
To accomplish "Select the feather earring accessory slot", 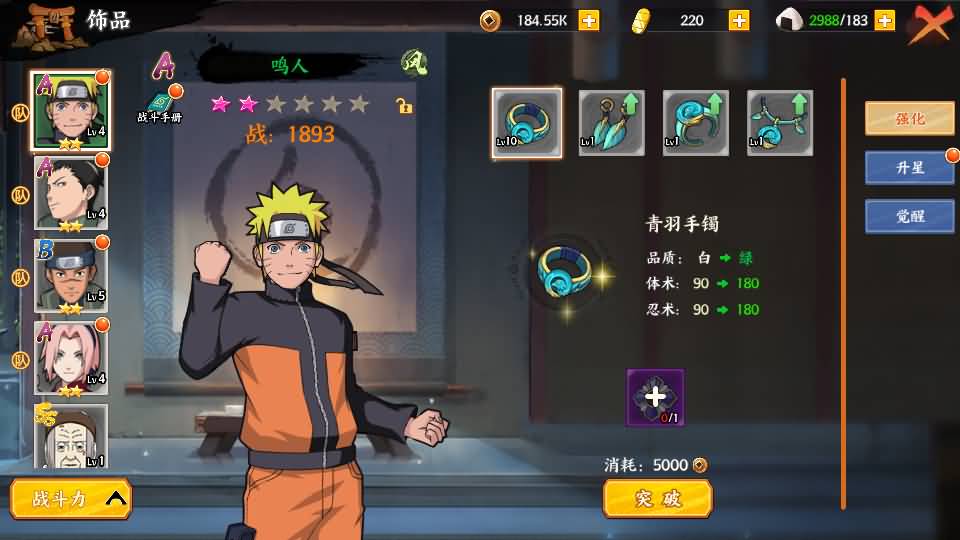I will [x=611, y=122].
